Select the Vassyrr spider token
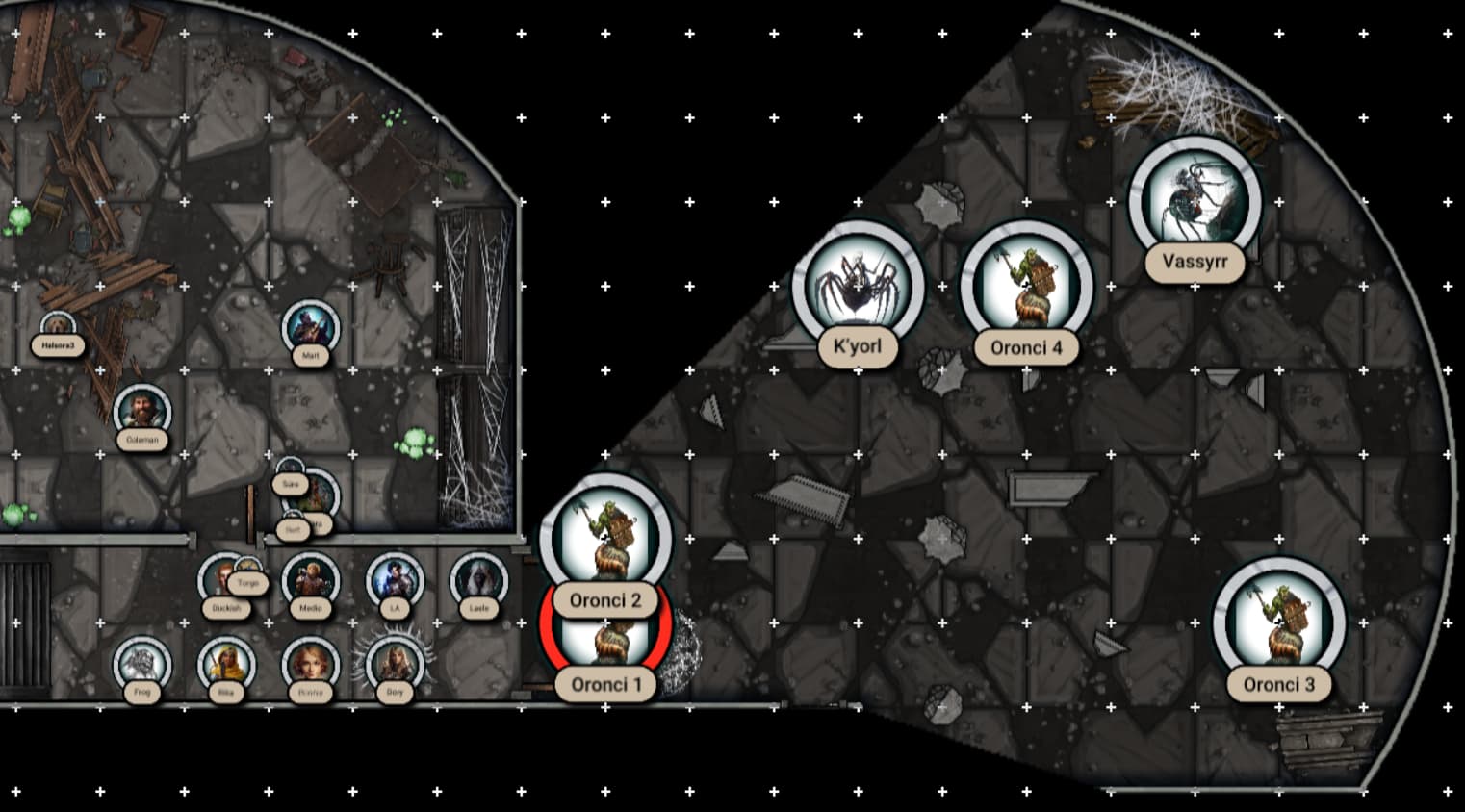1465x812 pixels. [1195, 202]
